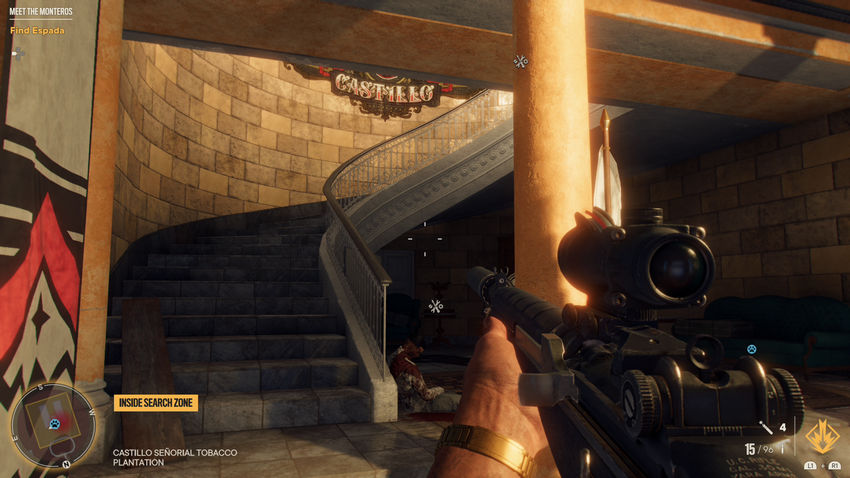Click the blue companion marker icon
The width and height of the screenshot is (850, 478).
point(751,349)
